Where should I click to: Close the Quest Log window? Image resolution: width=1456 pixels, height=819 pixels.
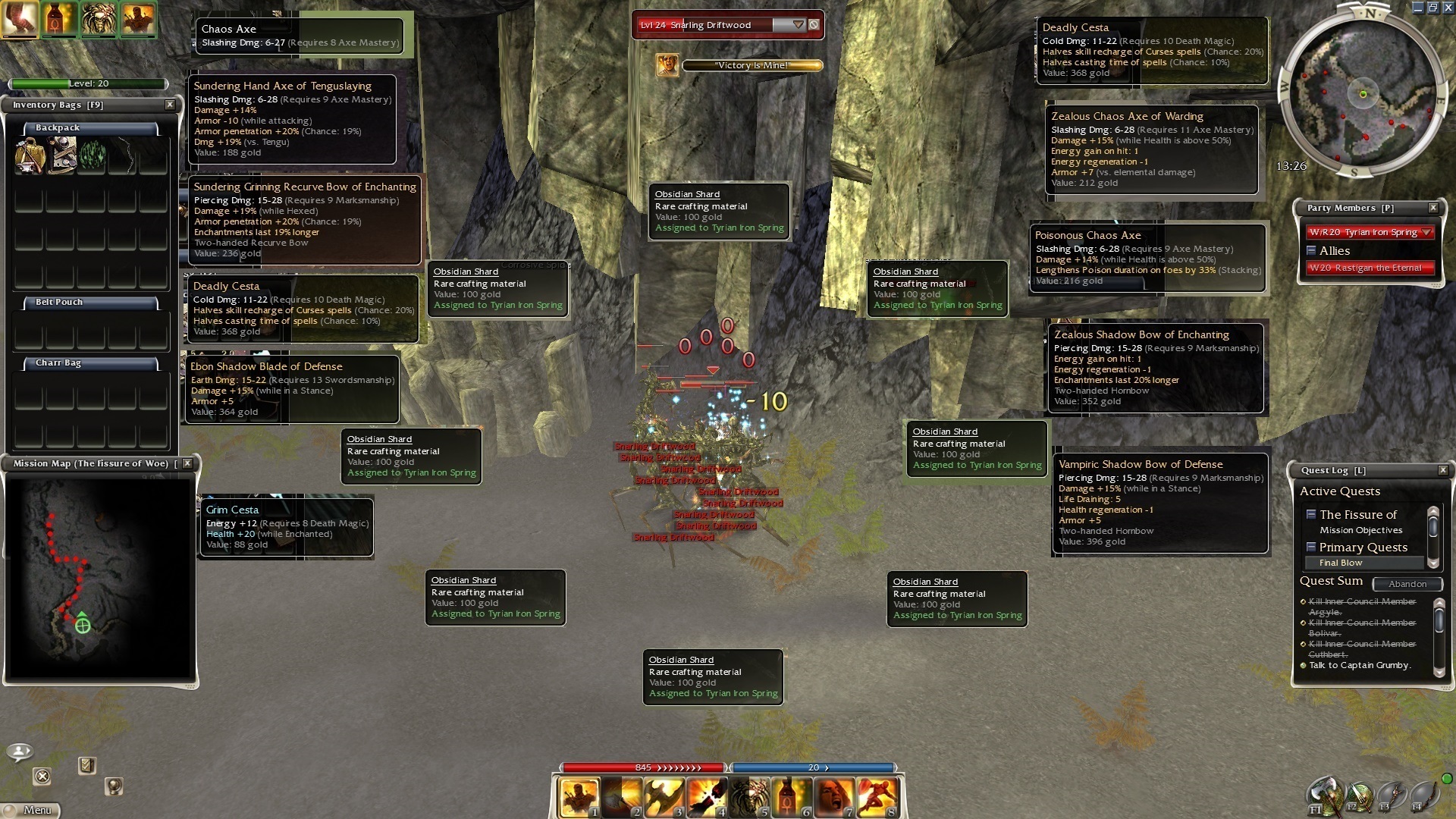[x=1443, y=470]
